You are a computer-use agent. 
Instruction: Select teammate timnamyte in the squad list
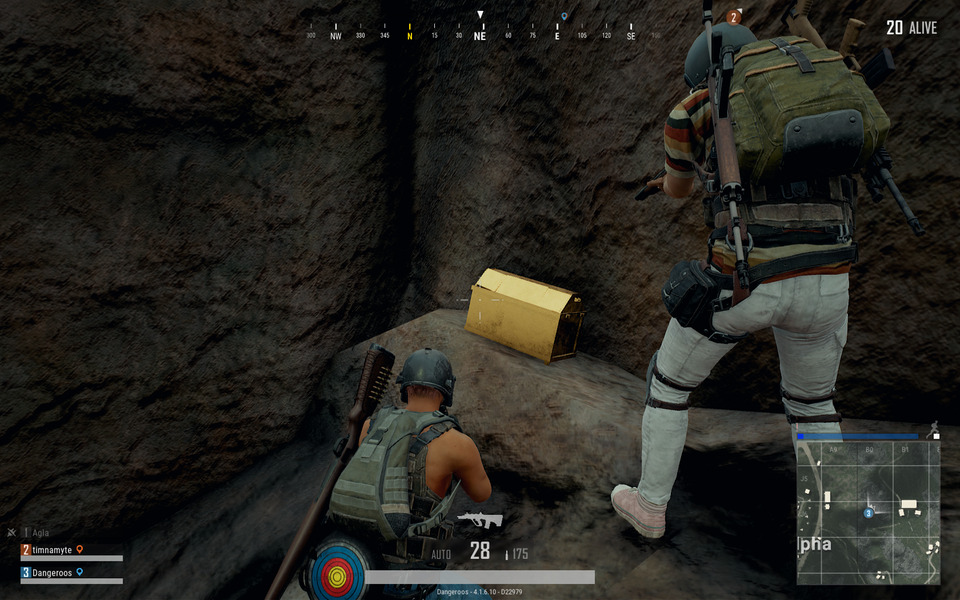pos(55,550)
